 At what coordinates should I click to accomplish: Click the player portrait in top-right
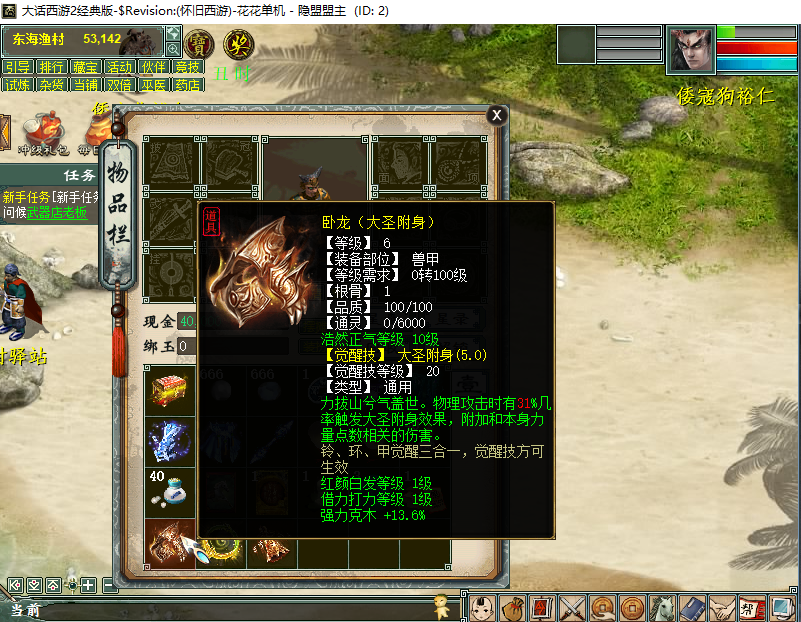(x=692, y=48)
